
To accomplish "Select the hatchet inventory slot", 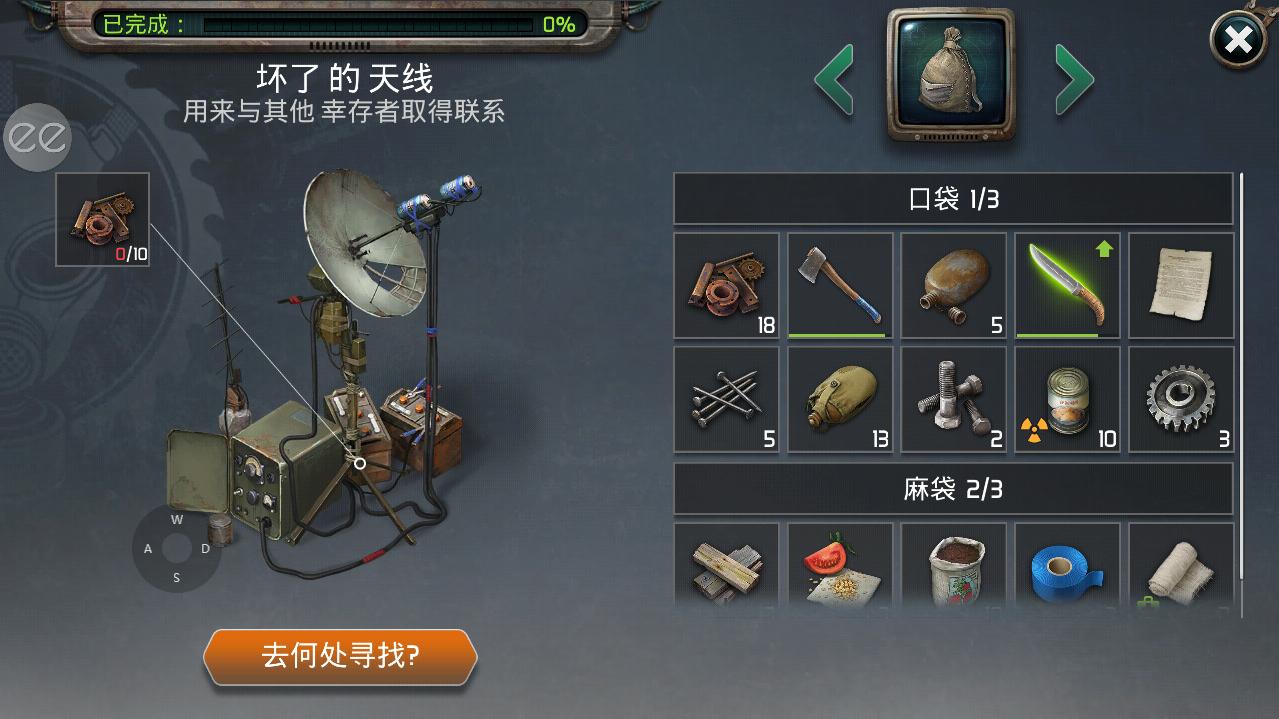I will 840,286.
